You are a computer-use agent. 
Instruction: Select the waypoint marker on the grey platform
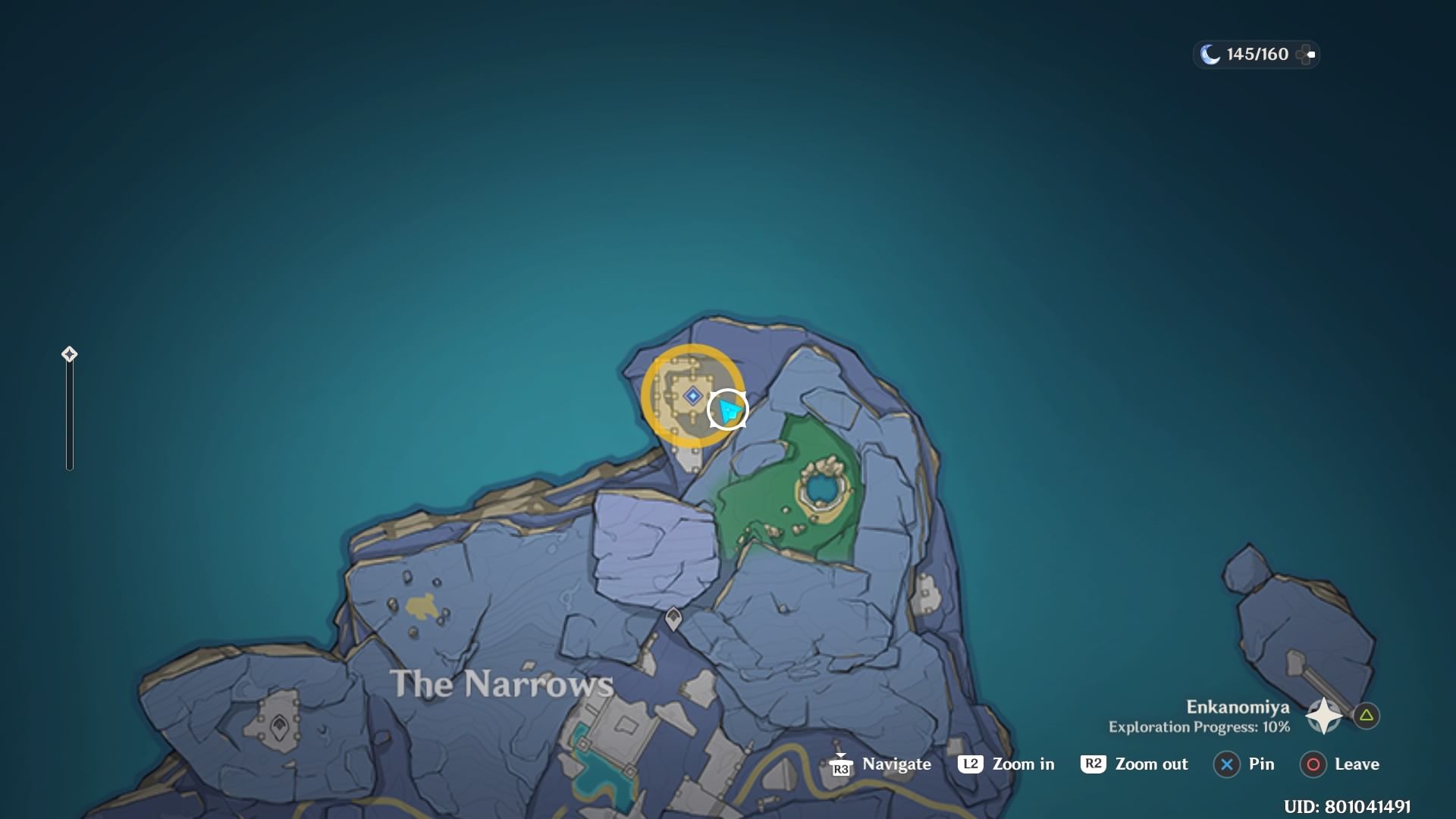click(279, 726)
